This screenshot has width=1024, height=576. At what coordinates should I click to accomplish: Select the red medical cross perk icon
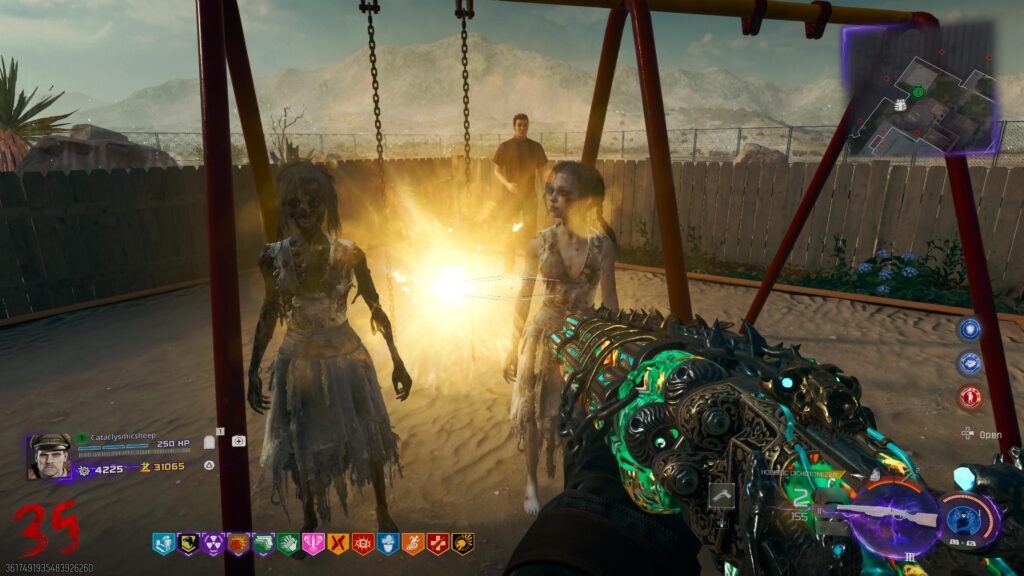click(x=438, y=544)
